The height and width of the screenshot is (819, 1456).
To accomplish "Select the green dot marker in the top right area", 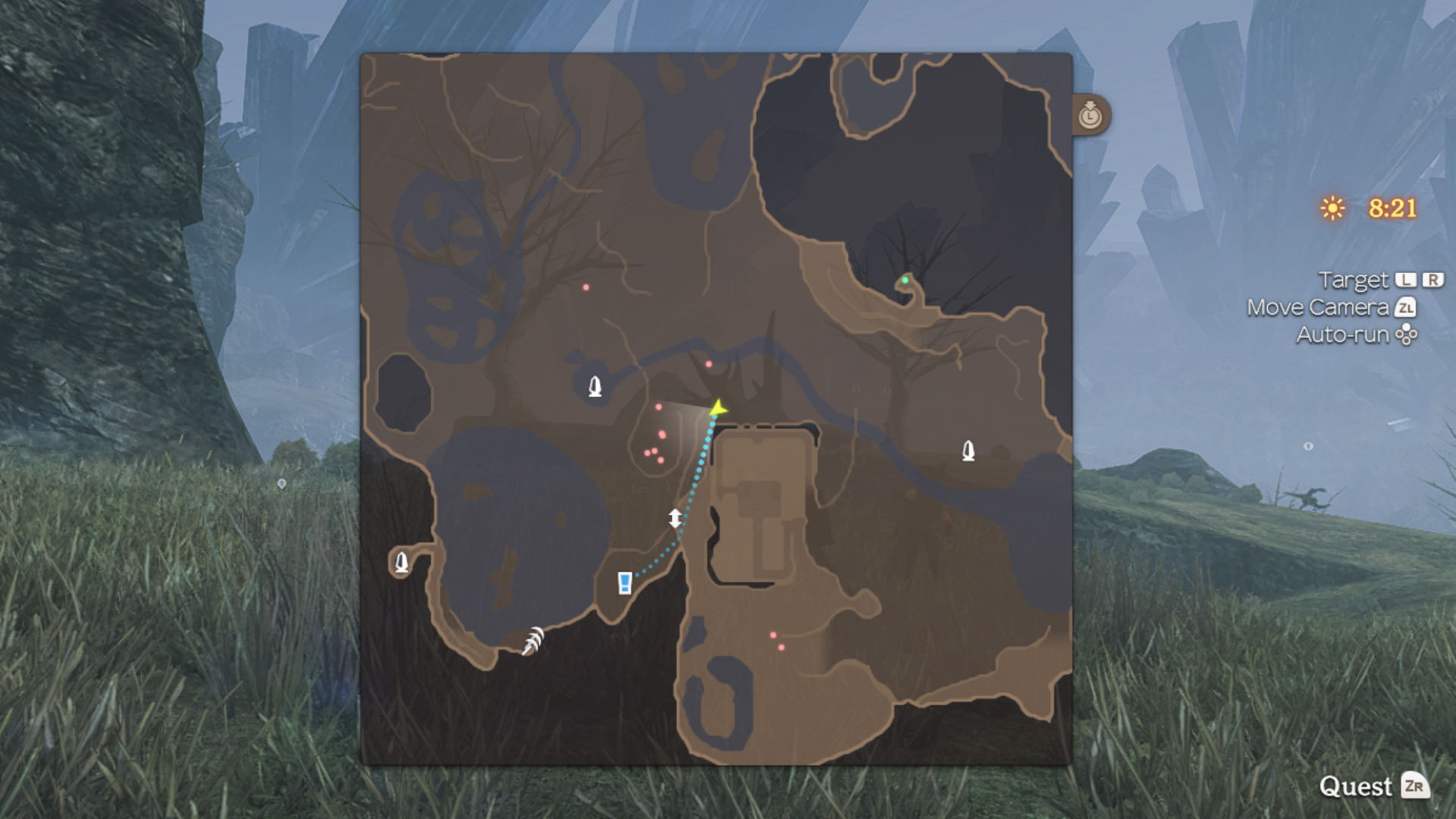I will tap(905, 281).
